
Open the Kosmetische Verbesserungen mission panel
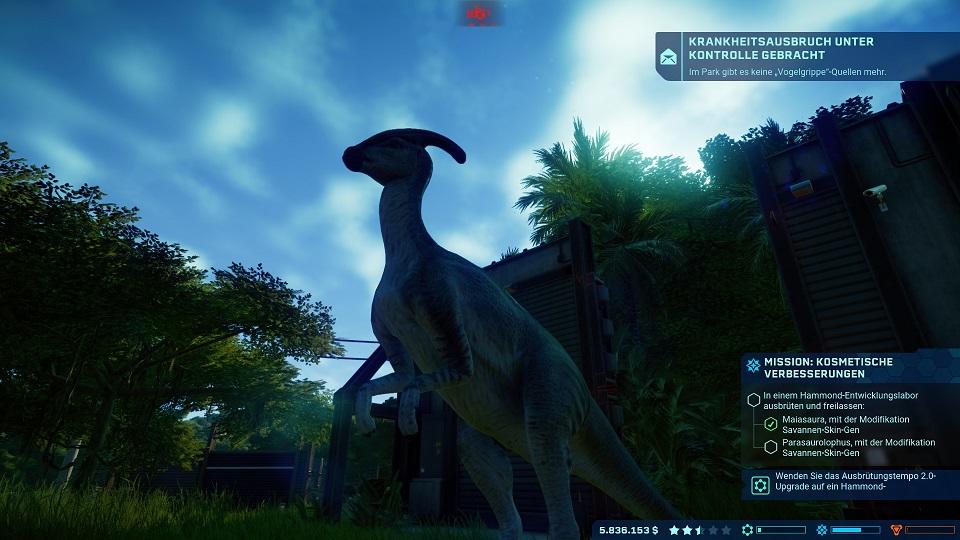[845, 367]
